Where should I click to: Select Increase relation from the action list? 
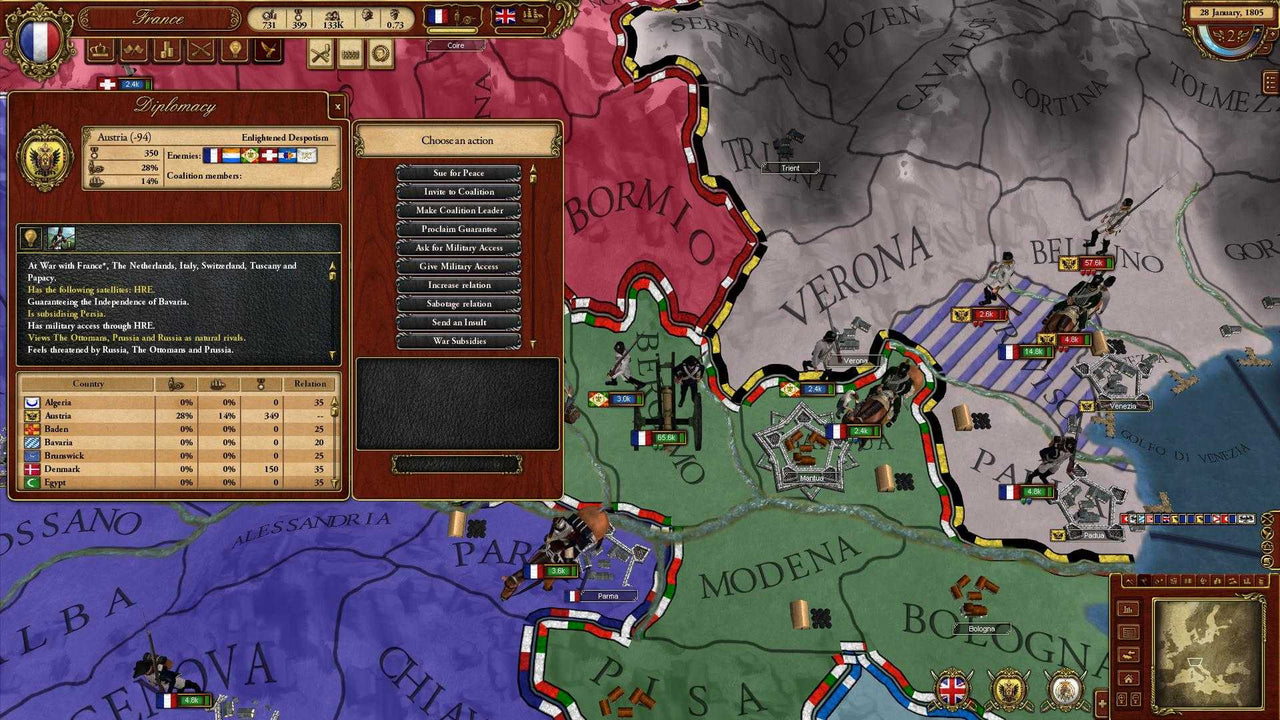pos(458,284)
